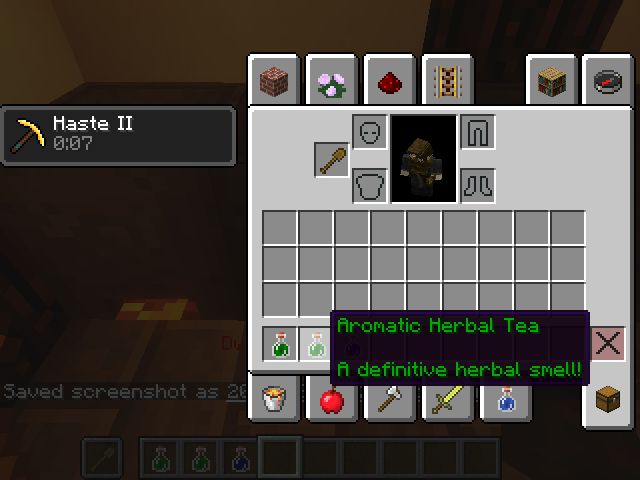Select the blue potion Brewing tab

point(499,400)
